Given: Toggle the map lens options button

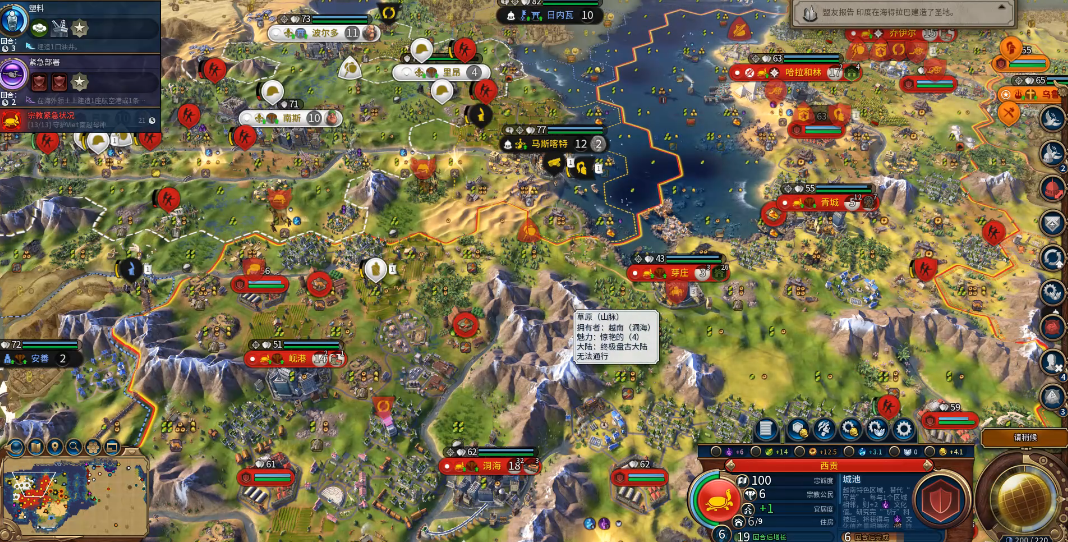Looking at the screenshot, I should (x=16, y=447).
